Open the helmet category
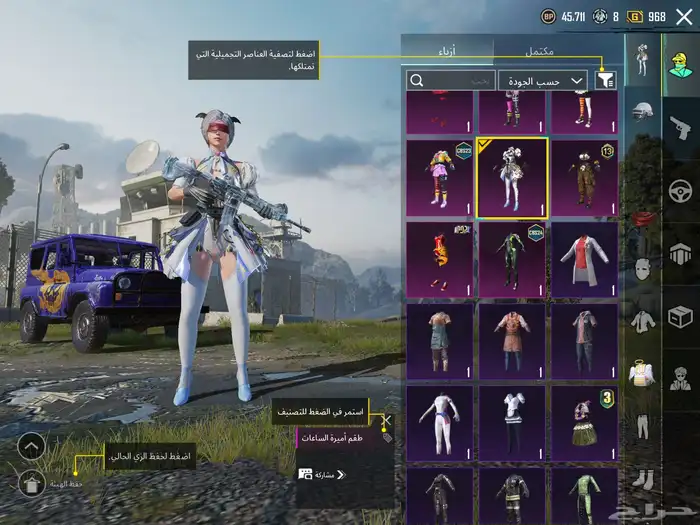700x525 pixels. coord(642,112)
